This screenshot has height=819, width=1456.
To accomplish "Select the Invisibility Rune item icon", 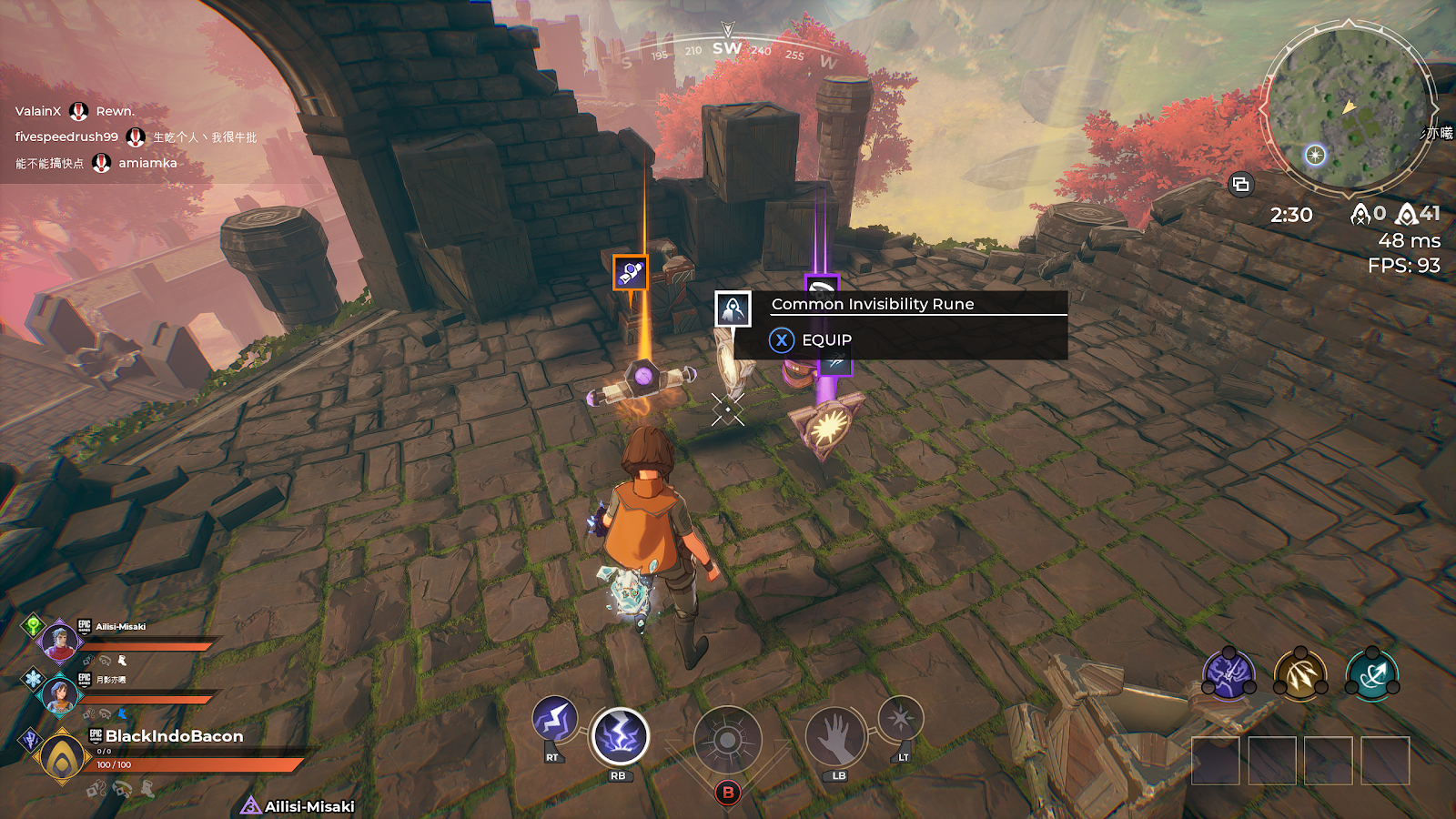I will coord(733,309).
